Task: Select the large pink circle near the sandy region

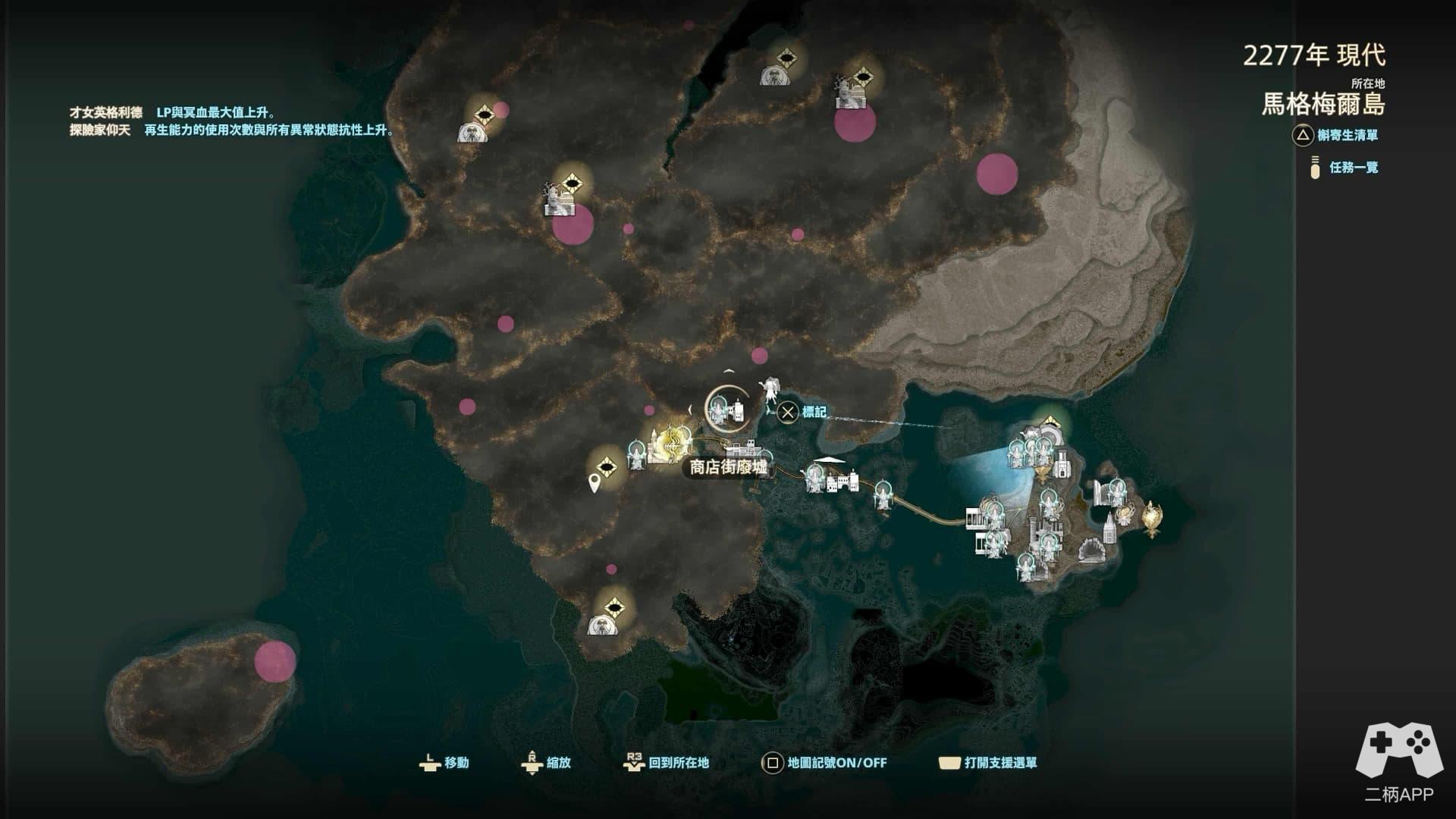Action: [x=996, y=174]
